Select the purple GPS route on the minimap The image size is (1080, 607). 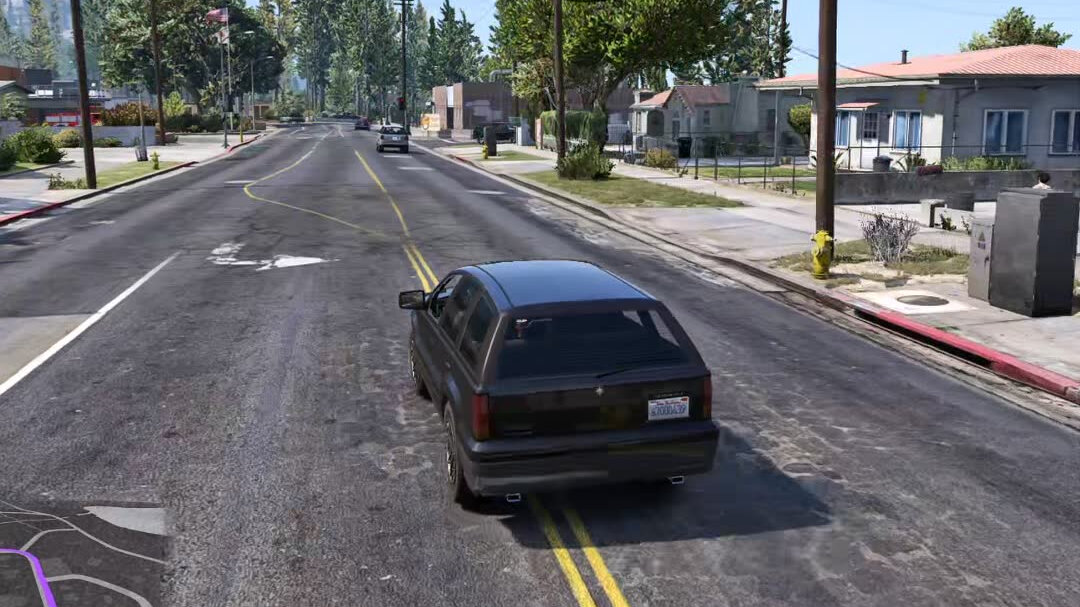40,577
